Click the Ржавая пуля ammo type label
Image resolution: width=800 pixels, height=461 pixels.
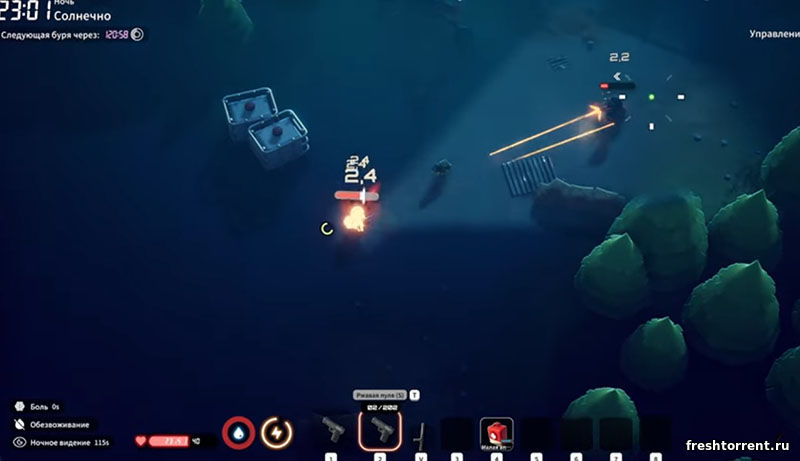[x=380, y=395]
